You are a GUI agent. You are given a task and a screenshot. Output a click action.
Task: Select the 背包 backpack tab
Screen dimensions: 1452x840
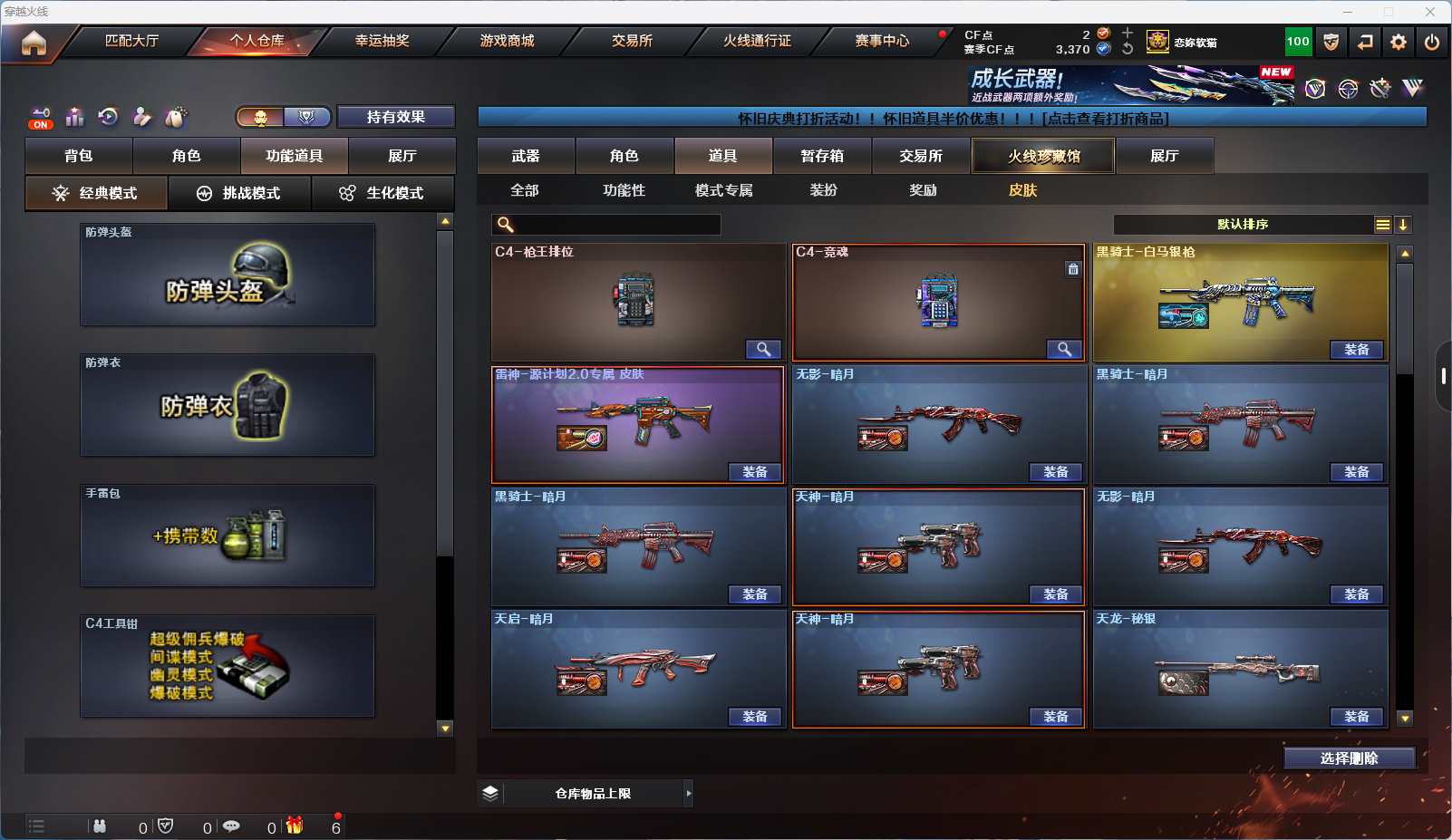pos(79,156)
